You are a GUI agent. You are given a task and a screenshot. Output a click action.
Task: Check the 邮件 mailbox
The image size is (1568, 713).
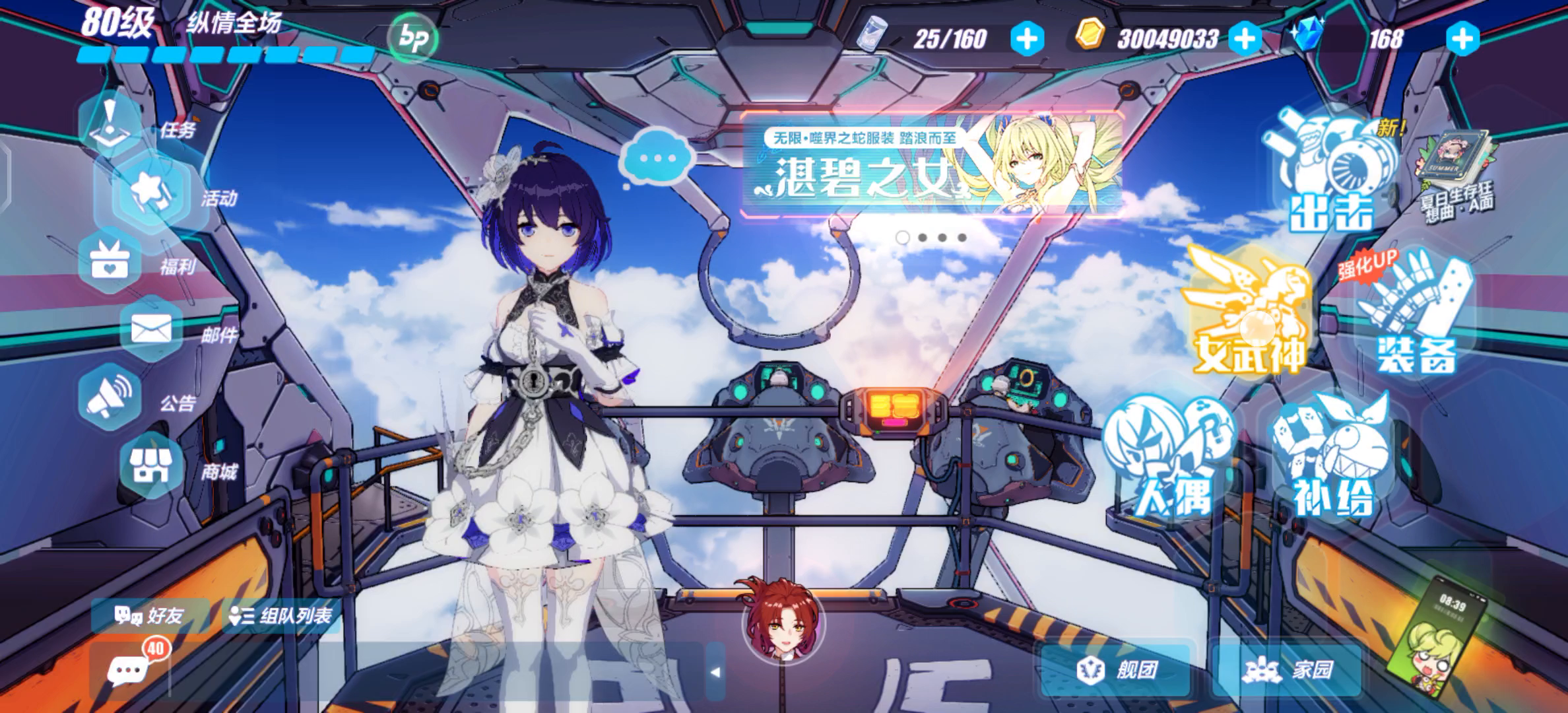click(x=152, y=329)
